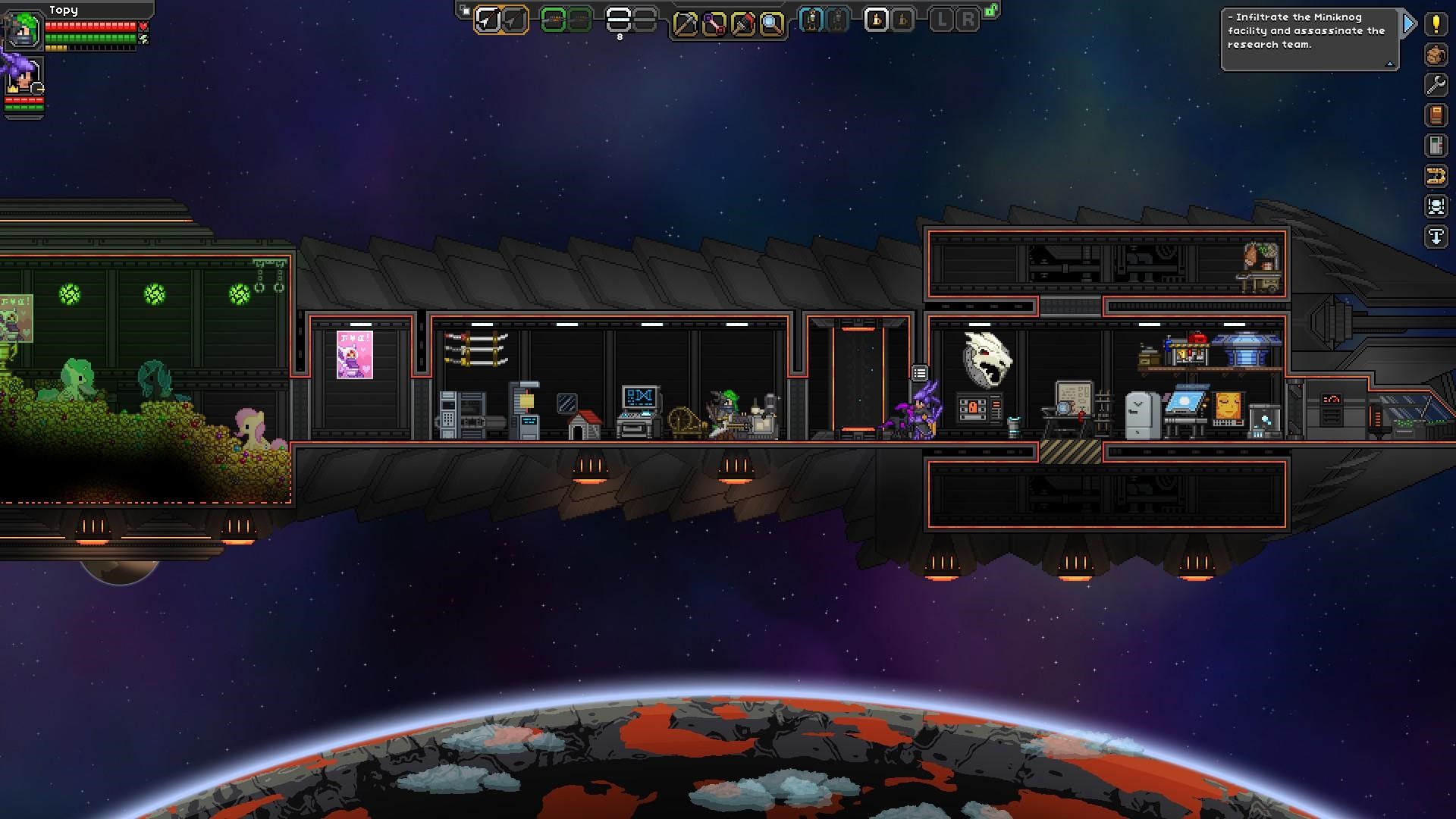This screenshot has height=819, width=1456.
Task: Open the tech device icon
Action: click(1436, 146)
